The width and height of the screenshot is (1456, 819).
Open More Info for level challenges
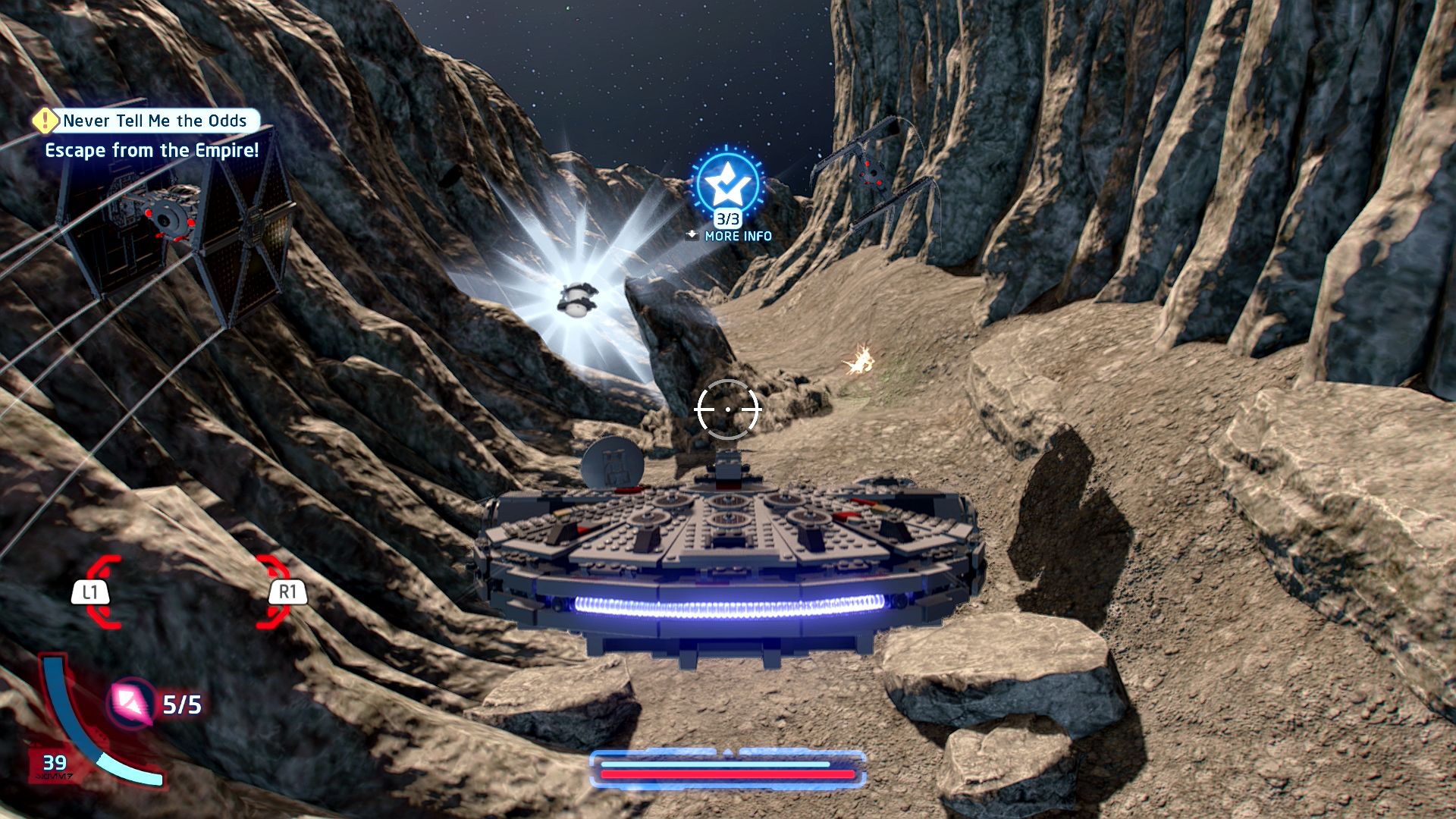729,236
